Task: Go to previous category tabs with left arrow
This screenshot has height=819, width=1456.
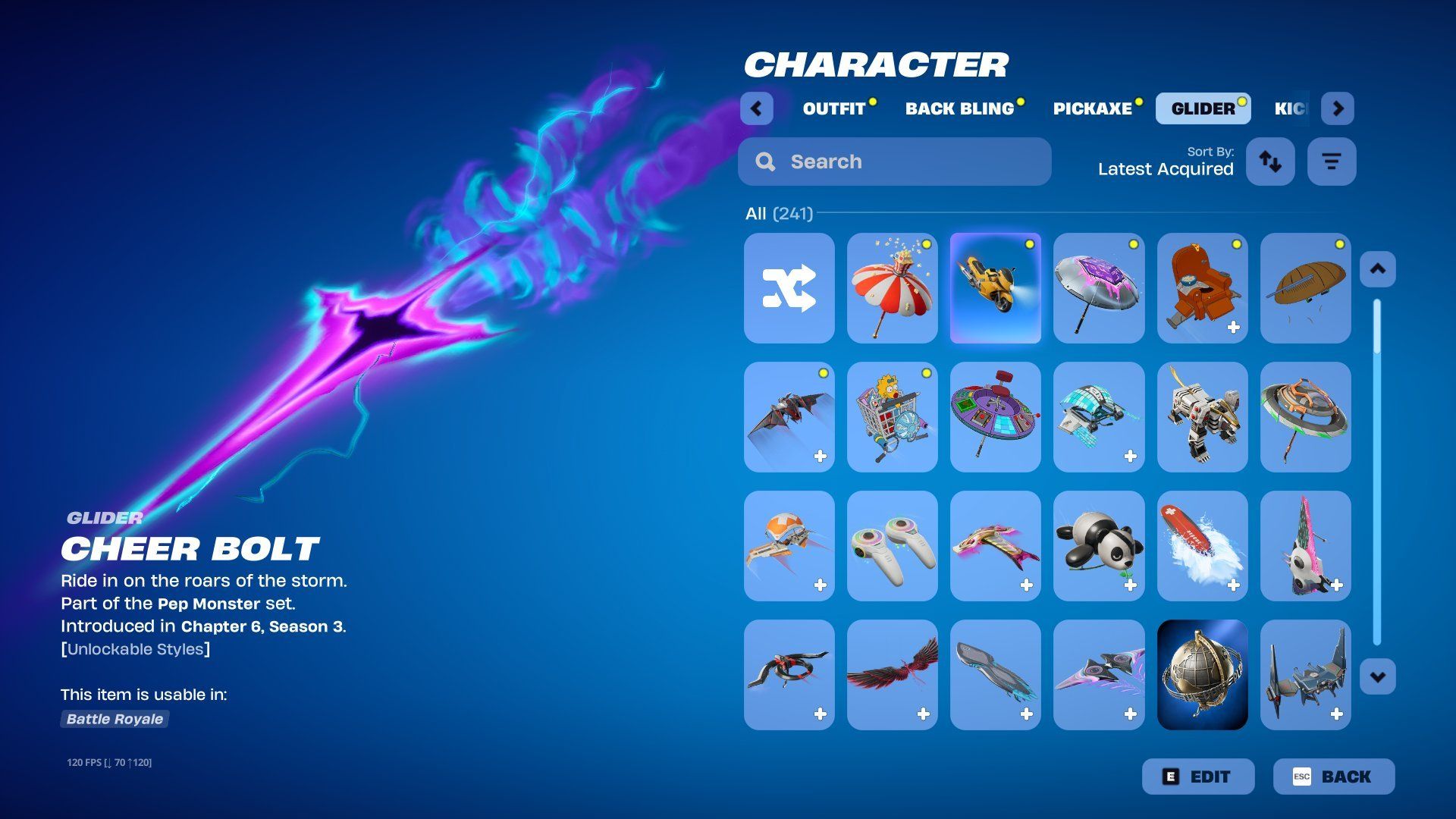Action: 756,108
